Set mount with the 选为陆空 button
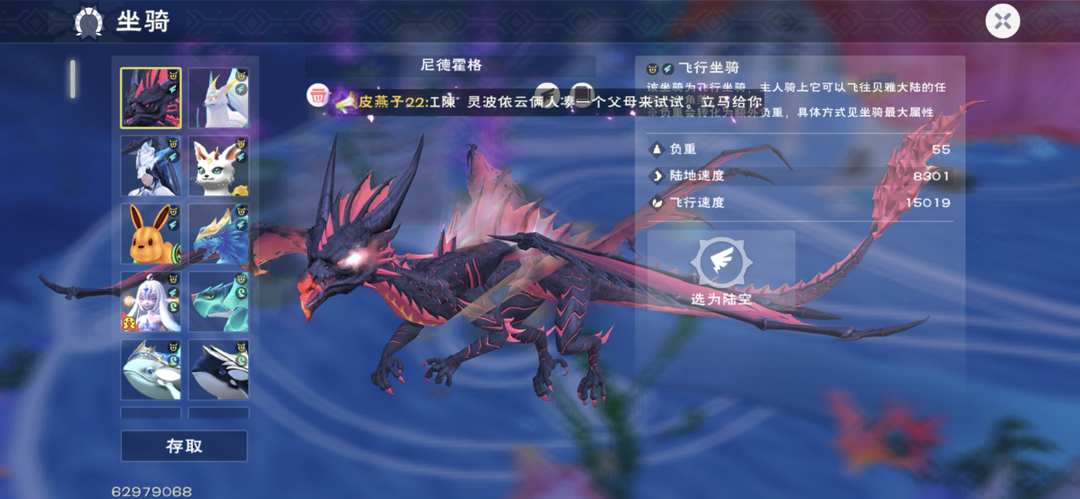 pos(721,269)
